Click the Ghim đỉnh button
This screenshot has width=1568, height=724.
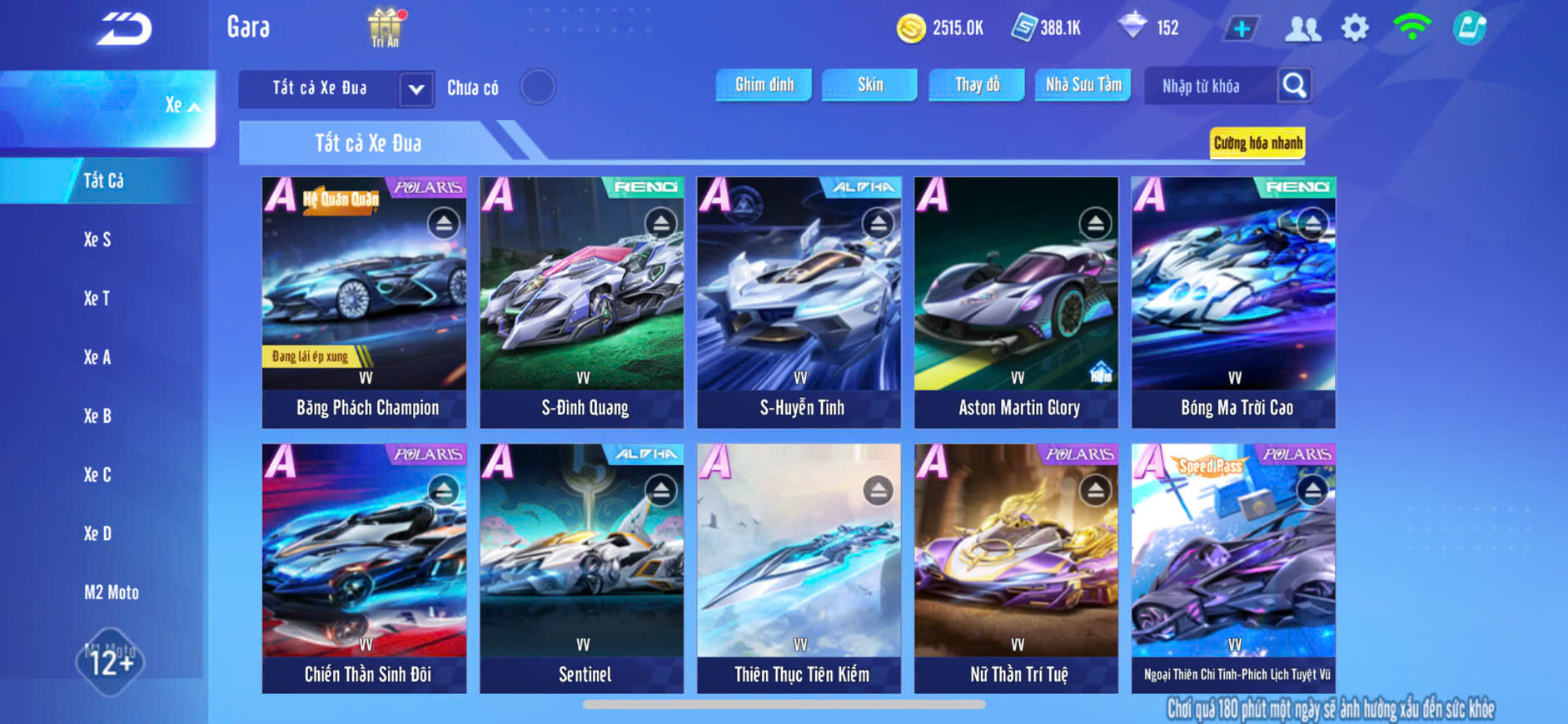click(x=764, y=85)
